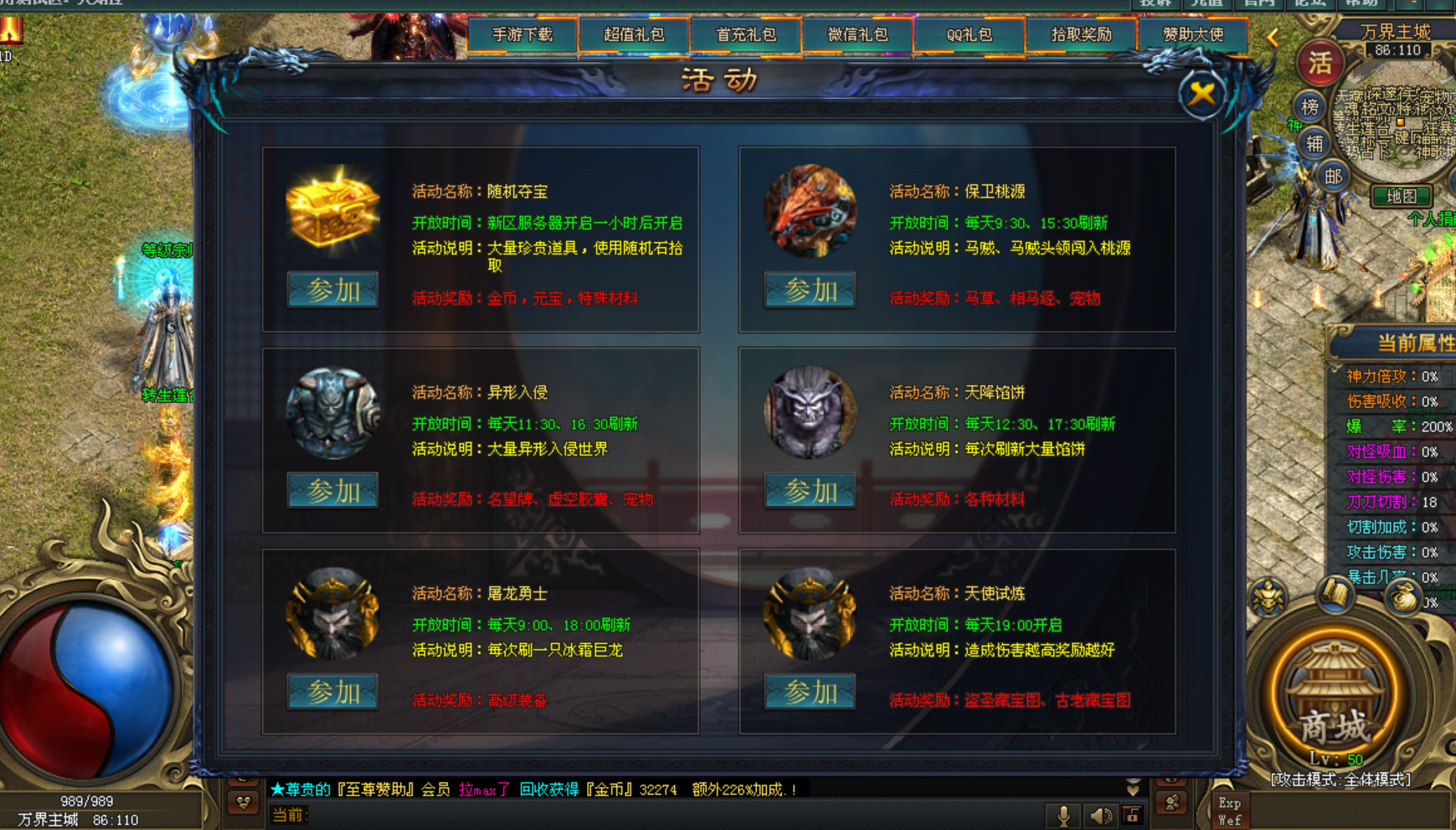Open the 赞助大使 sponsor page
The height and width of the screenshot is (830, 1456).
1193,35
